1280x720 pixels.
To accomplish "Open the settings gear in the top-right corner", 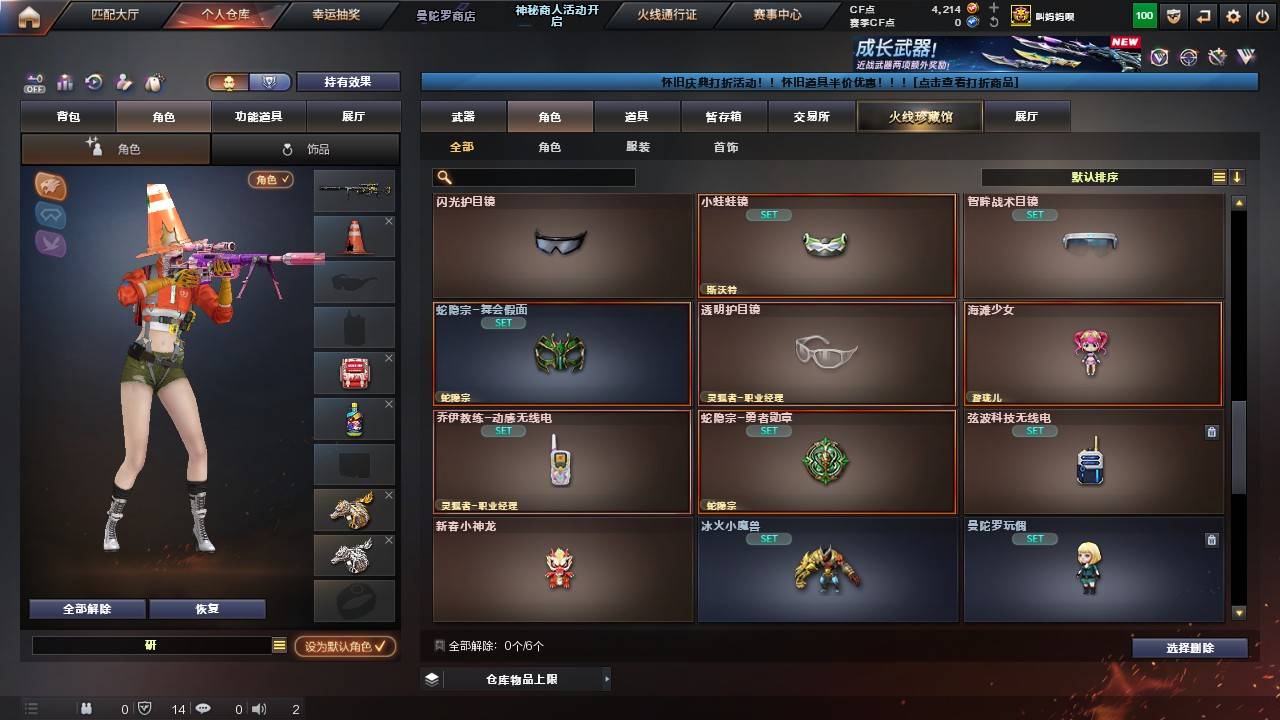I will 1233,16.
